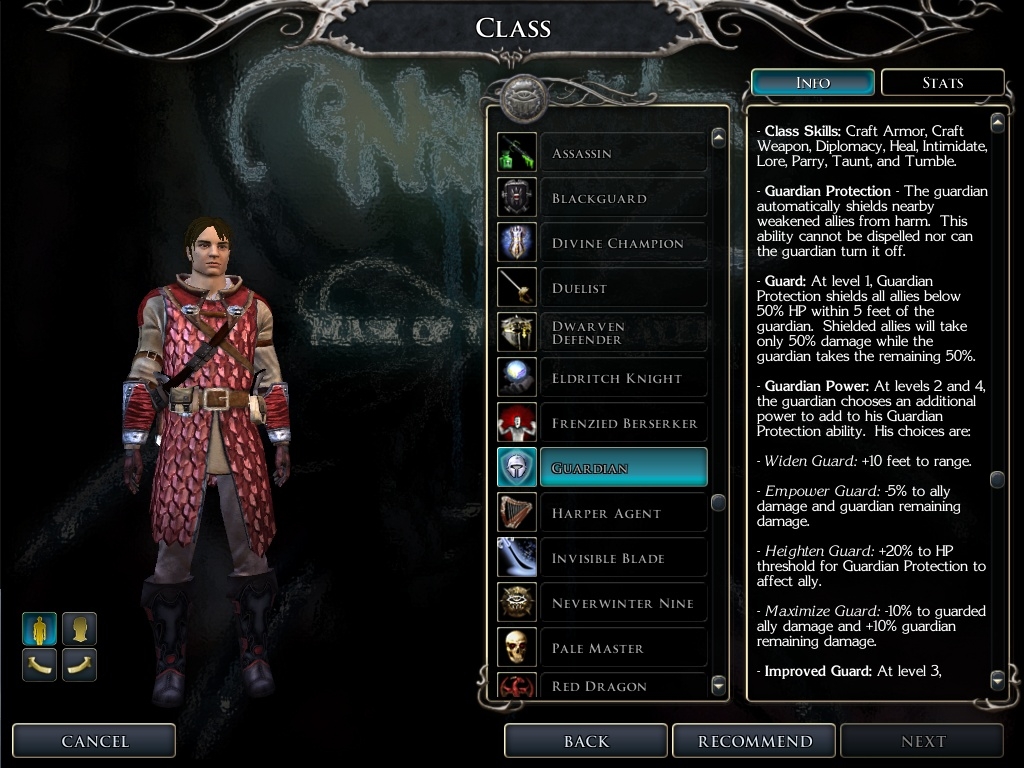Click the highlighted Guardian class entry
1024x768 pixels.
click(622, 468)
